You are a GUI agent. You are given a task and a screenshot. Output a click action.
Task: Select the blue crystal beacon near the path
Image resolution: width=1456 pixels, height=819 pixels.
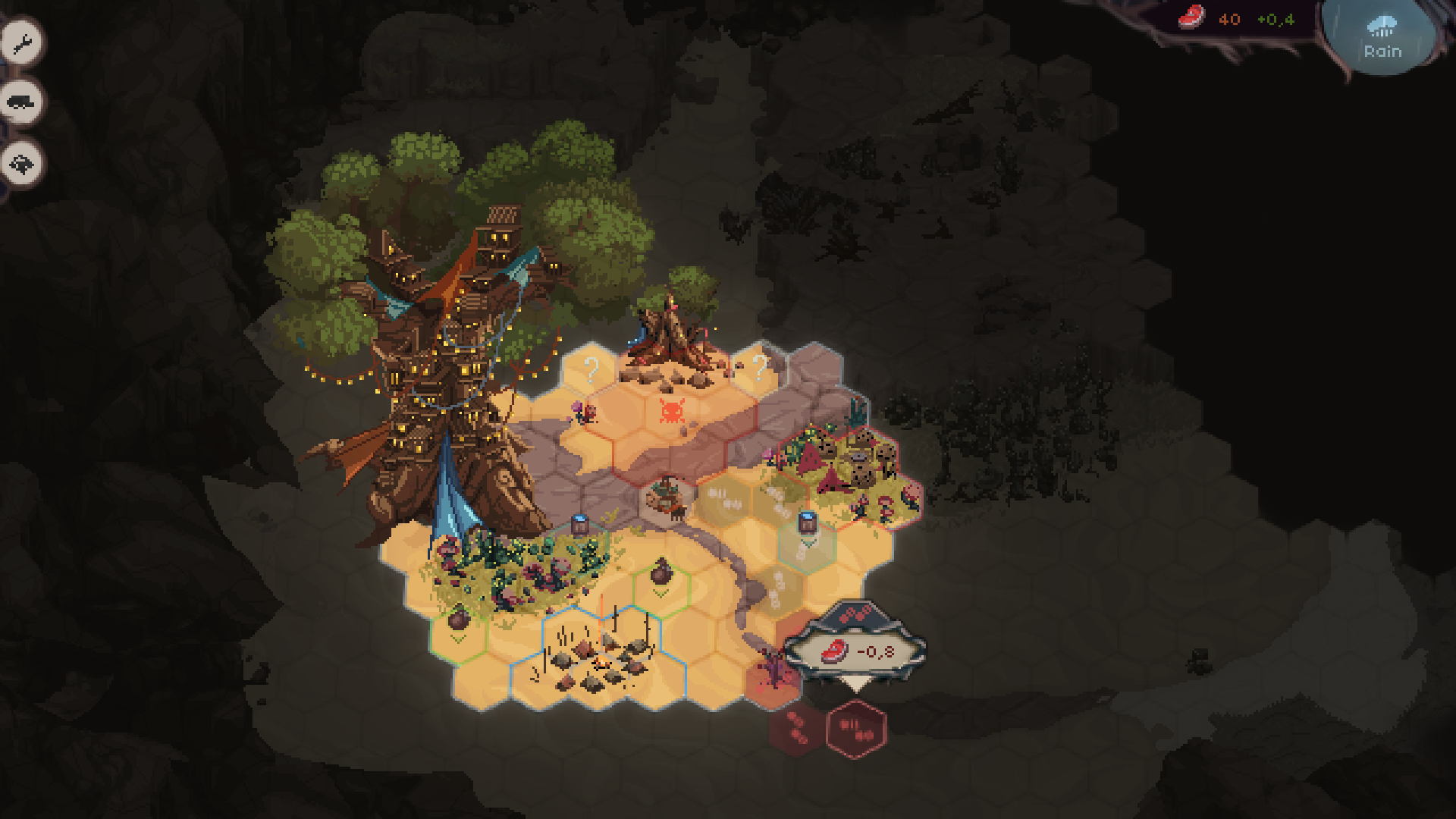point(580,522)
